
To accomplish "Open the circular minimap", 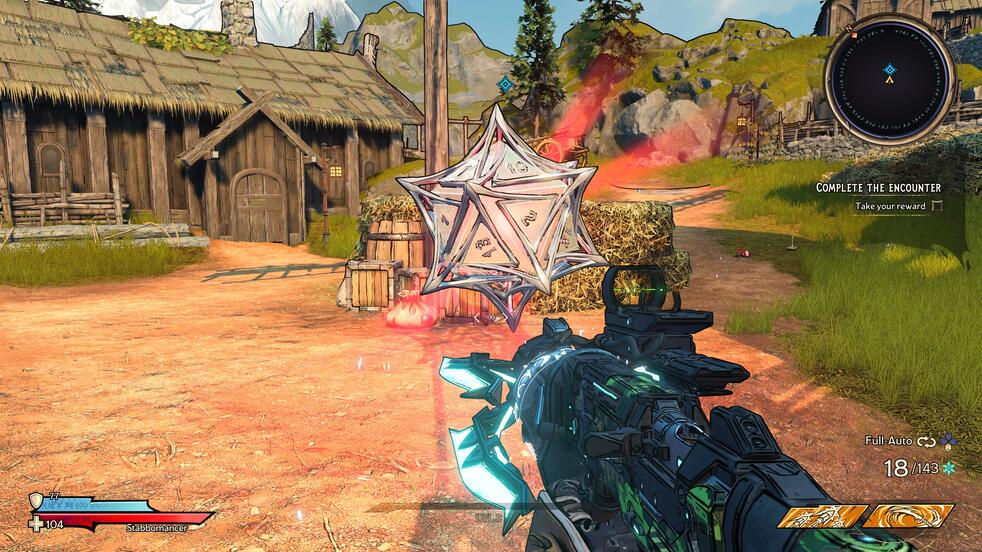I will 889,80.
